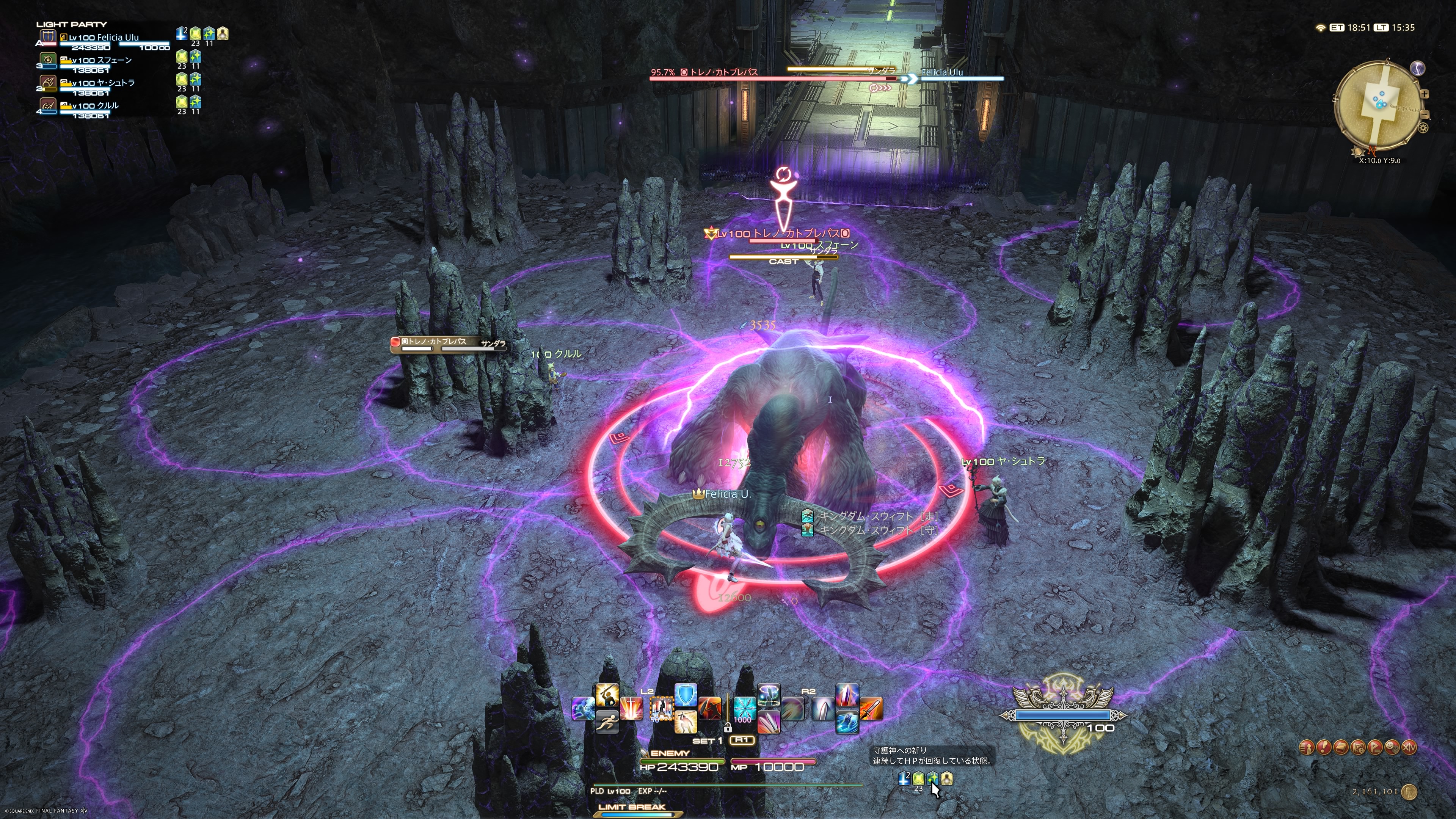This screenshot has height=819, width=1456.
Task: Zoom in the minimap with the plus button
Action: 1425,94
